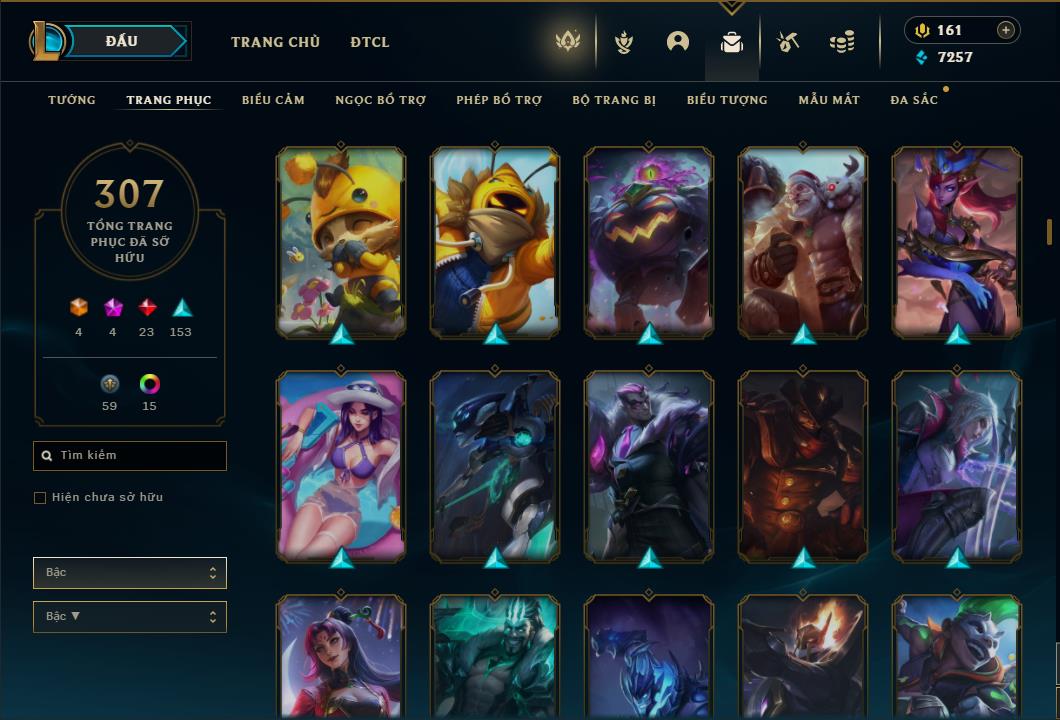1060x720 pixels.
Task: Open the TRANG CHỦ home page
Action: (275, 42)
